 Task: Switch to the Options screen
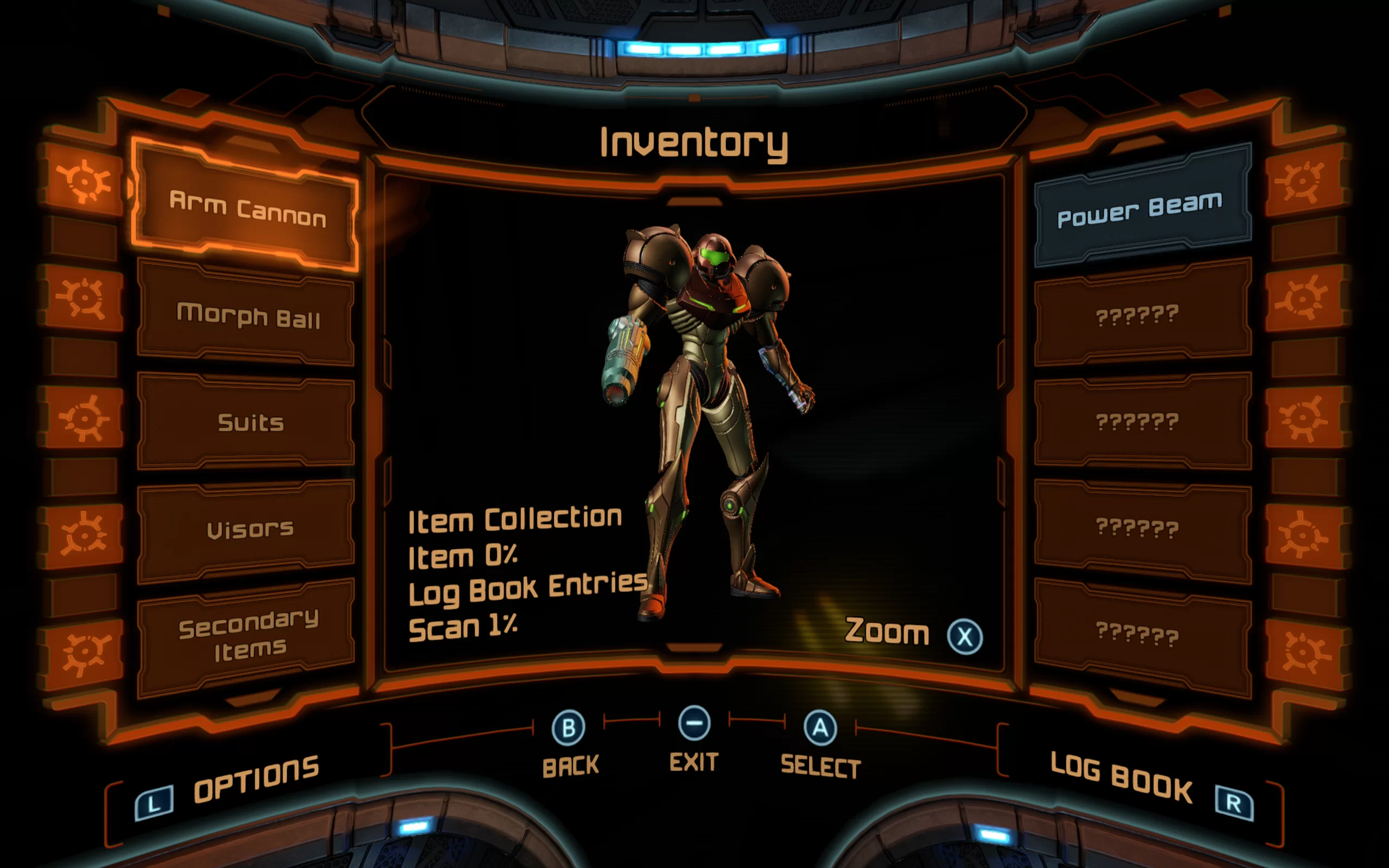click(x=256, y=778)
